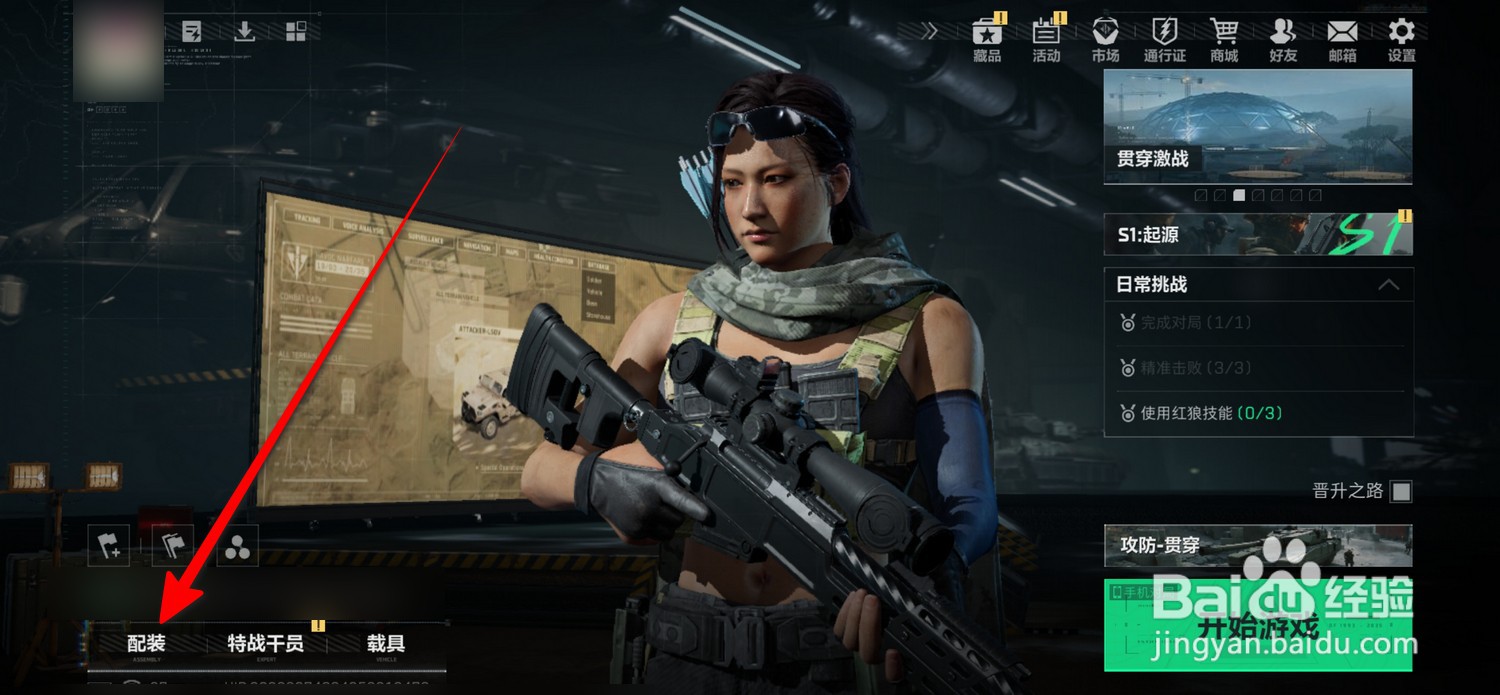Open the 好友 friends list
This screenshot has height=695, width=1500.
tap(1283, 39)
